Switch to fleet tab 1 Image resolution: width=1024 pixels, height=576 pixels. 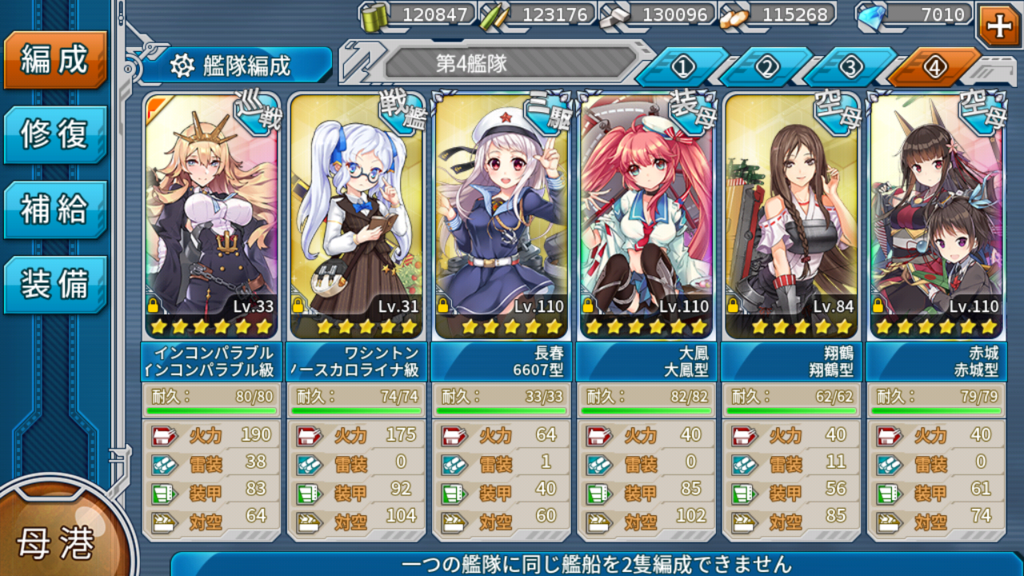point(684,67)
